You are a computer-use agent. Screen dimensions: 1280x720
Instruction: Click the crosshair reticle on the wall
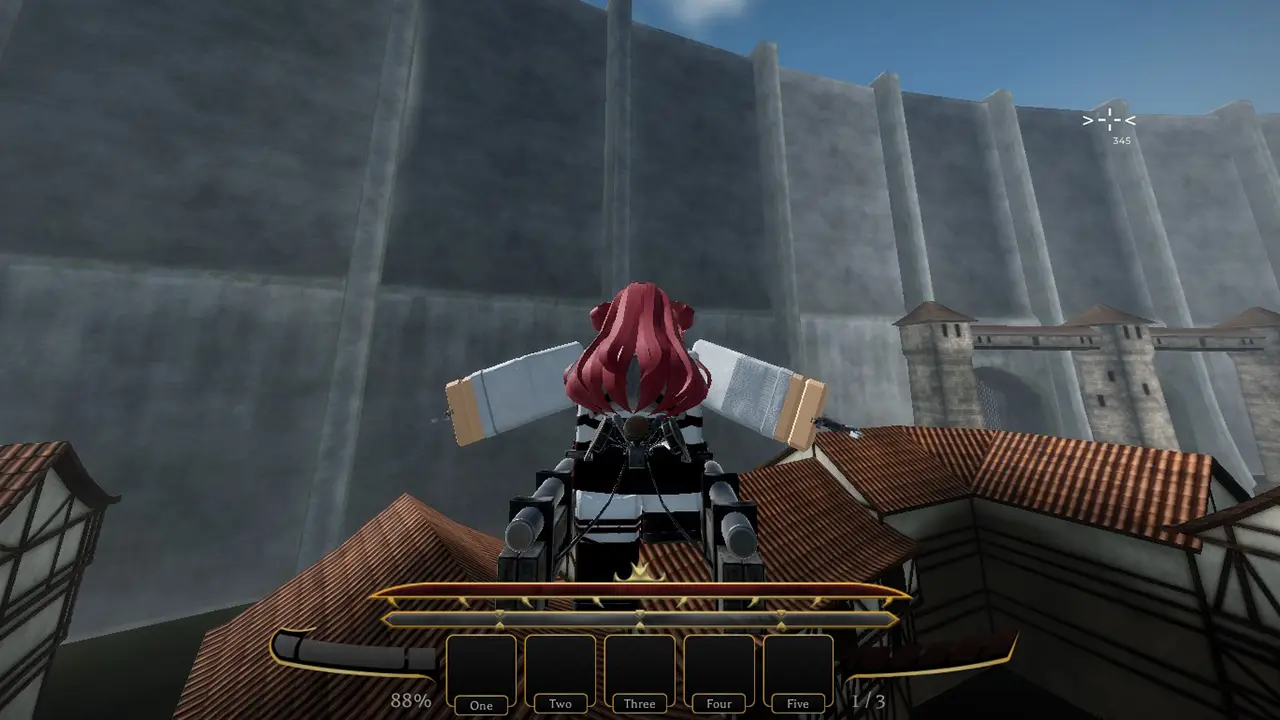coord(1109,120)
